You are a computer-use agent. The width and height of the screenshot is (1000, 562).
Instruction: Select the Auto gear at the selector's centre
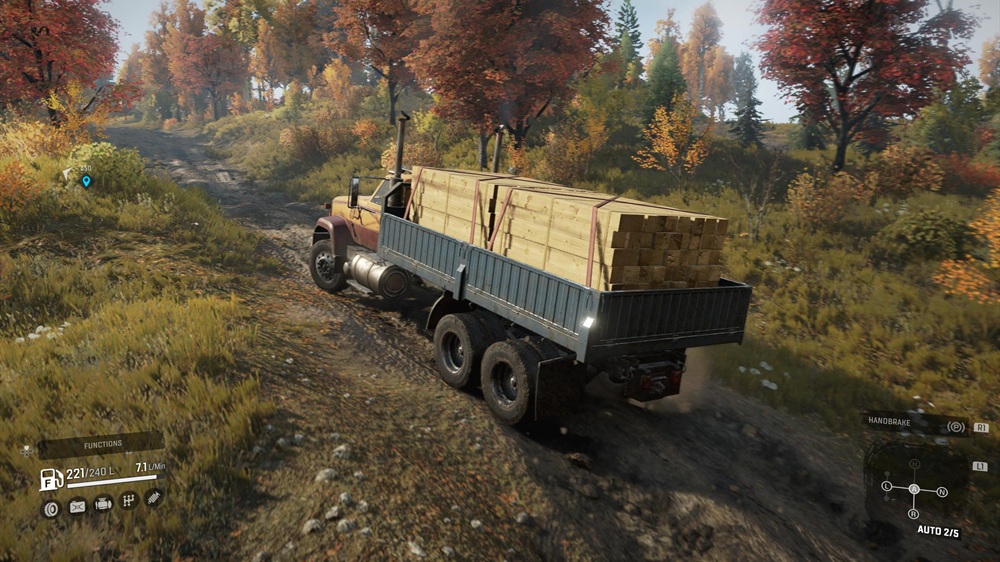914,489
